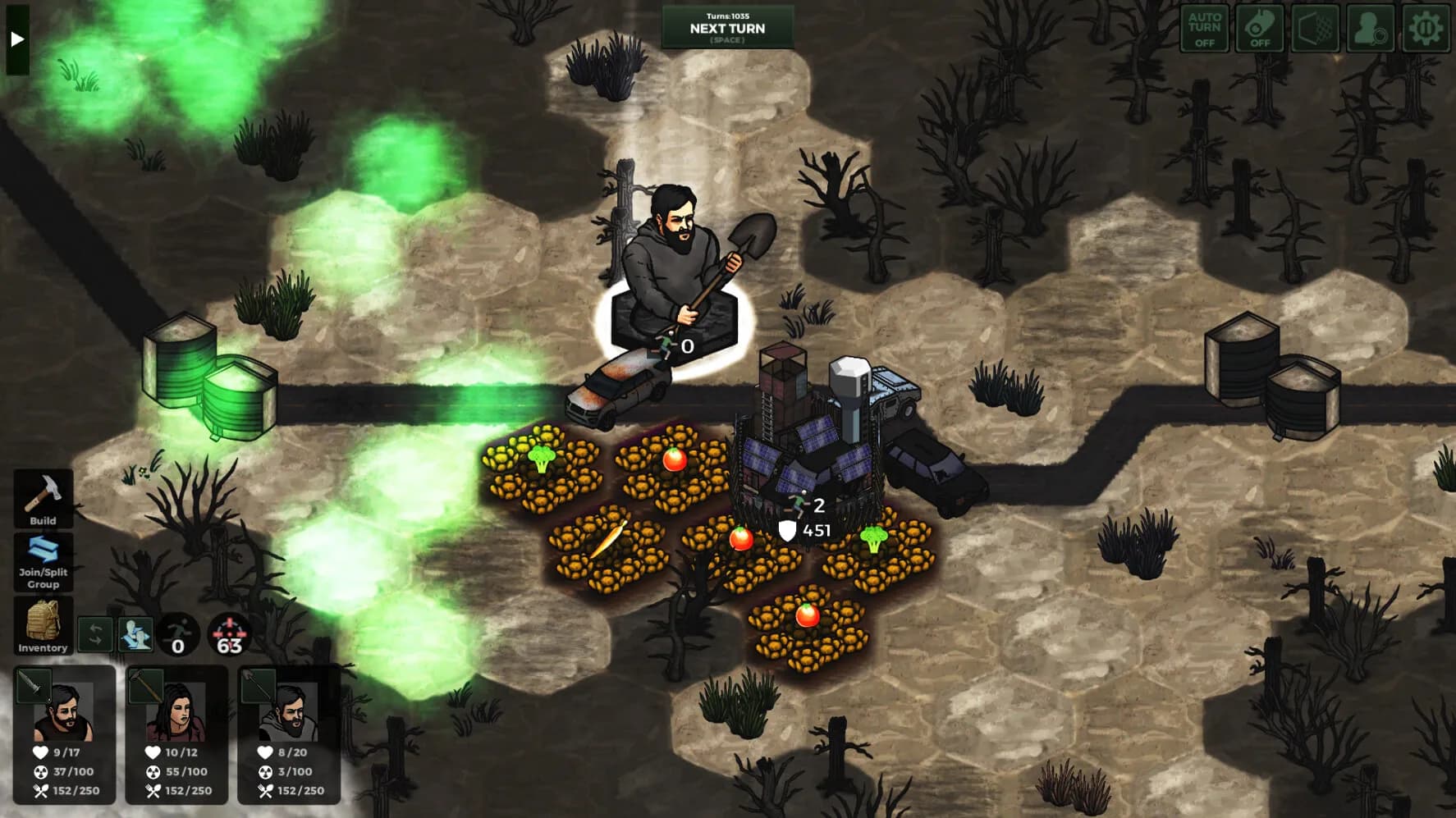Click the pickaxe weapon slot

pyautogui.click(x=145, y=684)
